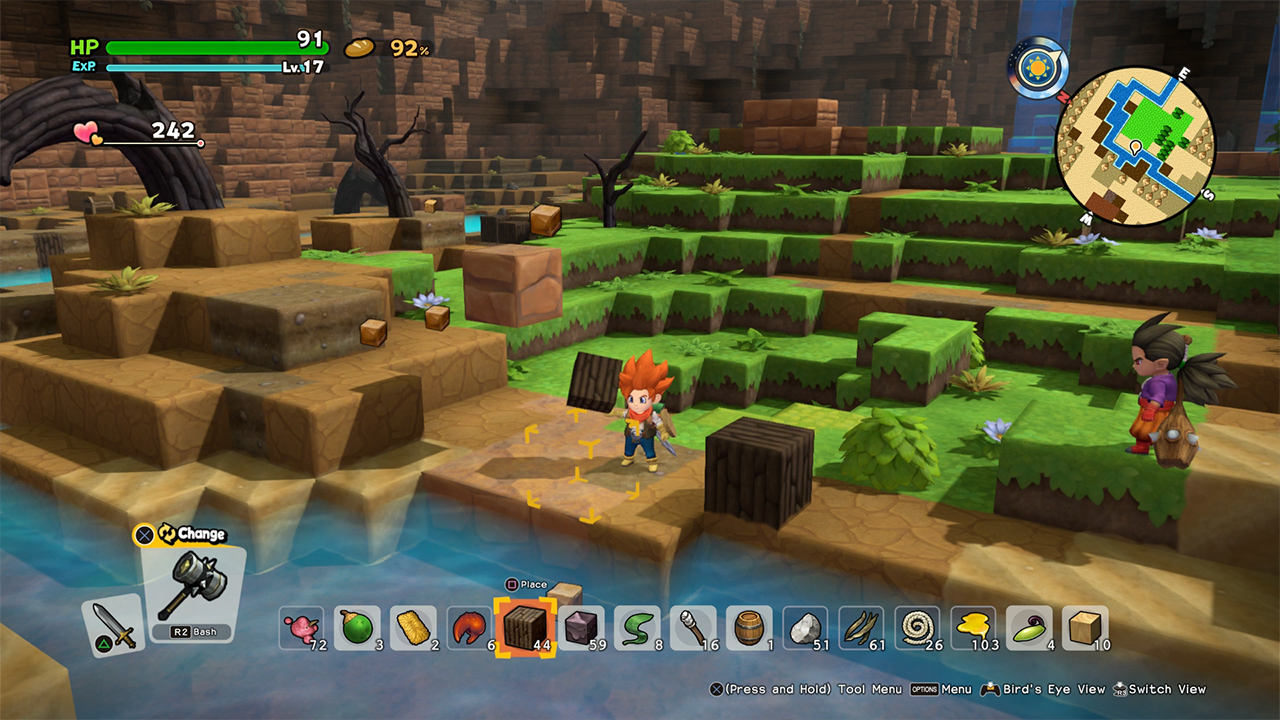Click the spiked hammer tool icon
The width and height of the screenshot is (1280, 720).
tap(192, 590)
